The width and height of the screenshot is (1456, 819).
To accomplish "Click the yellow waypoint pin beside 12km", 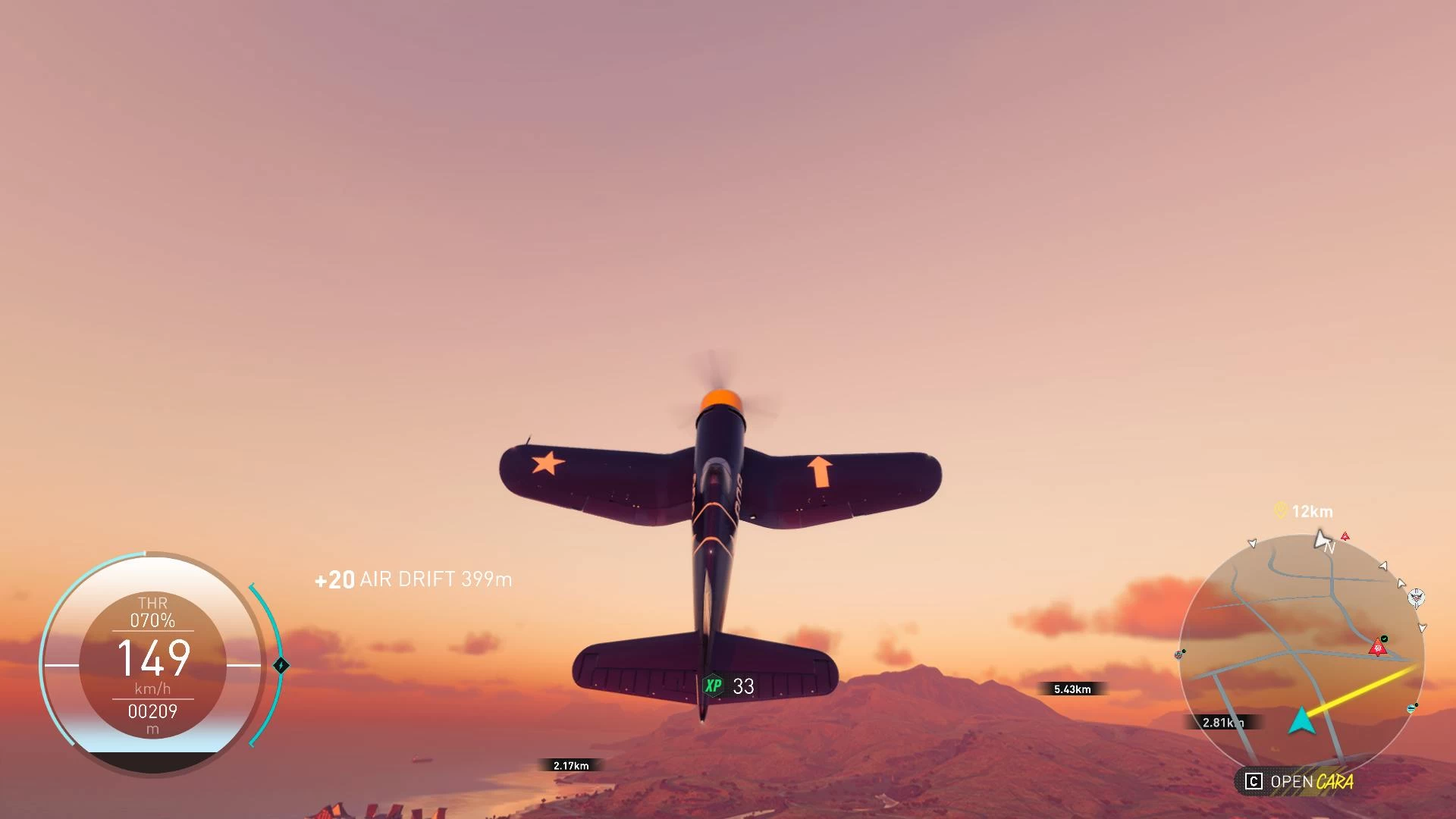I will tap(1281, 510).
